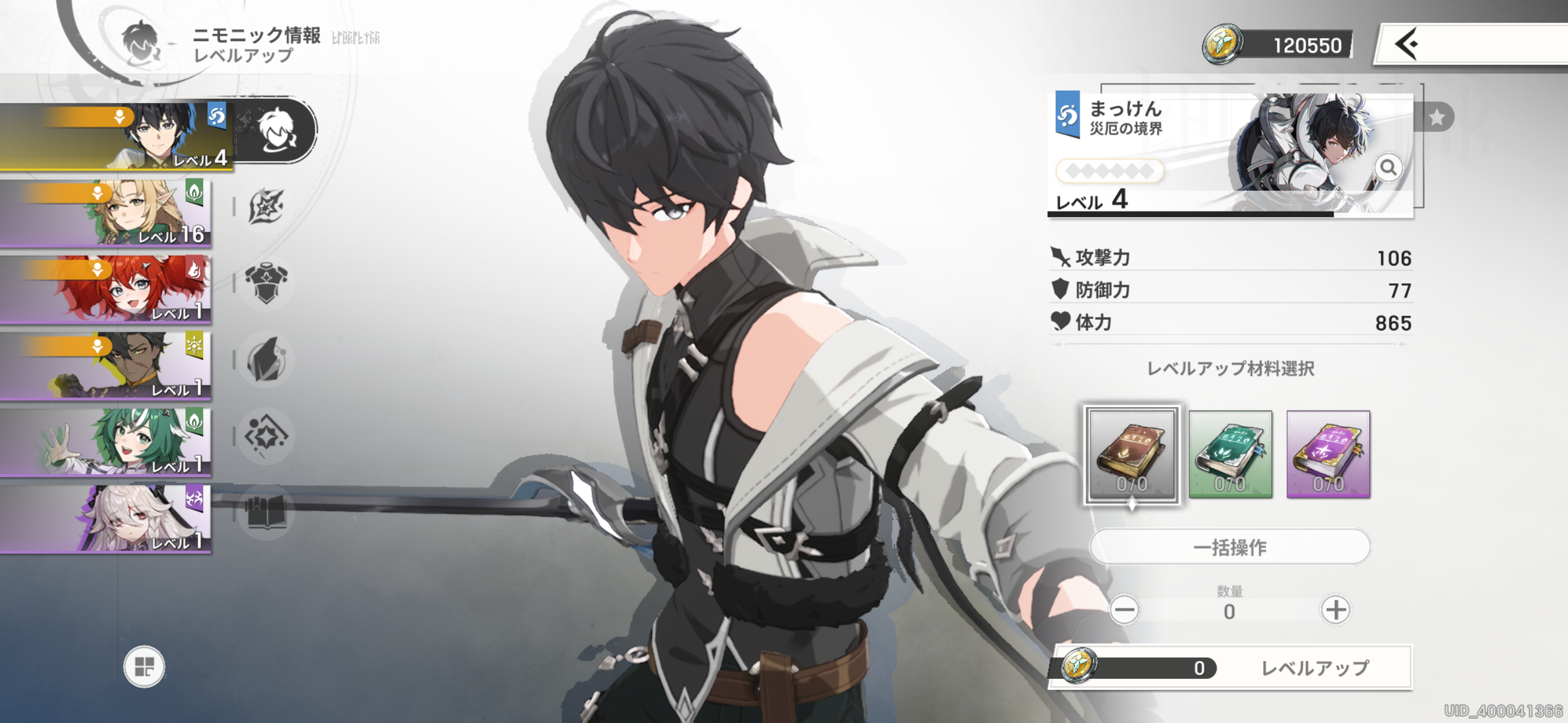
Task: Open the character profile head tab
Action: (x=276, y=130)
